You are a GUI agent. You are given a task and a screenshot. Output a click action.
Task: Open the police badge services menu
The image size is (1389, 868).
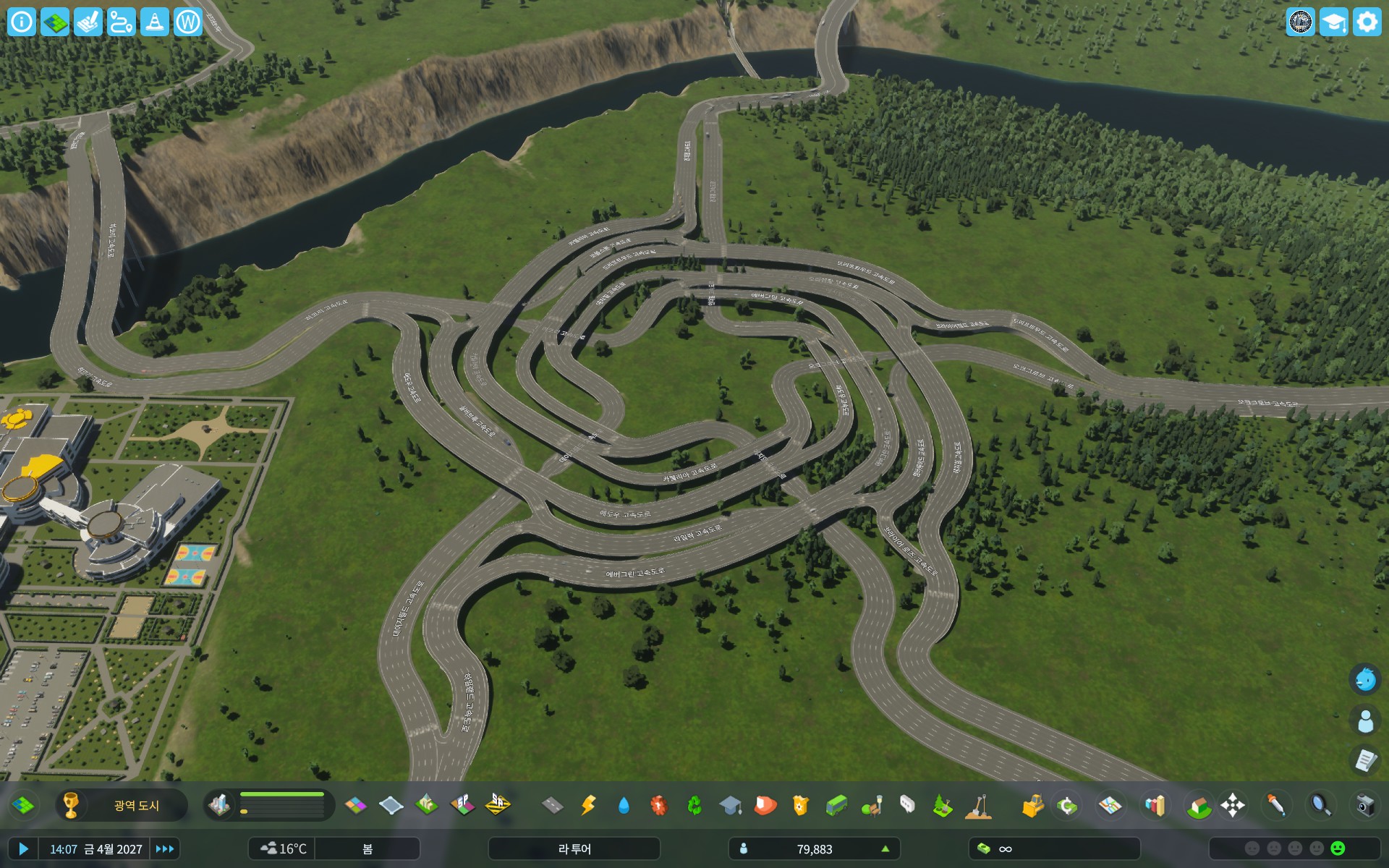tap(800, 805)
